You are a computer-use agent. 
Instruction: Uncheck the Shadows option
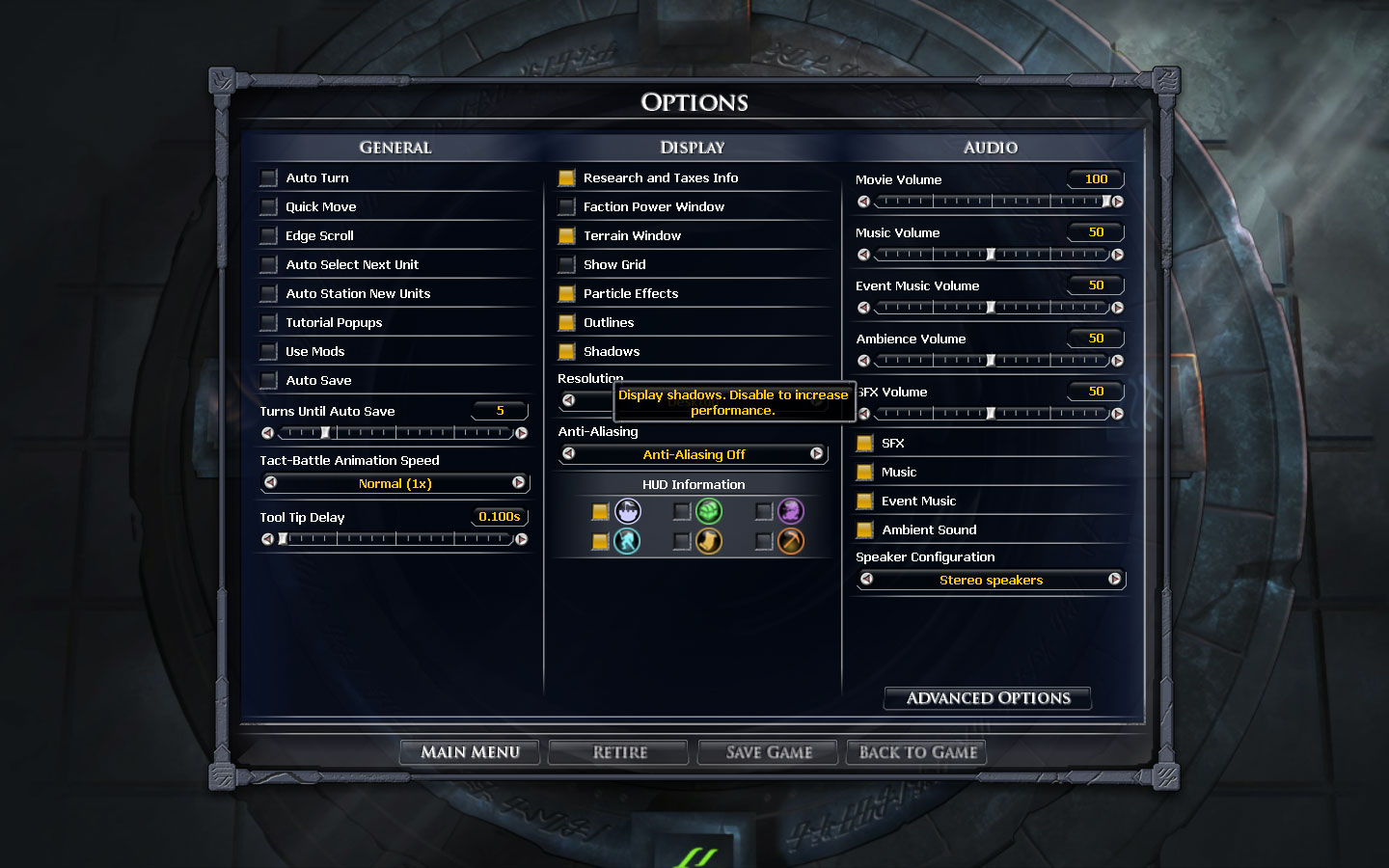pyautogui.click(x=567, y=352)
